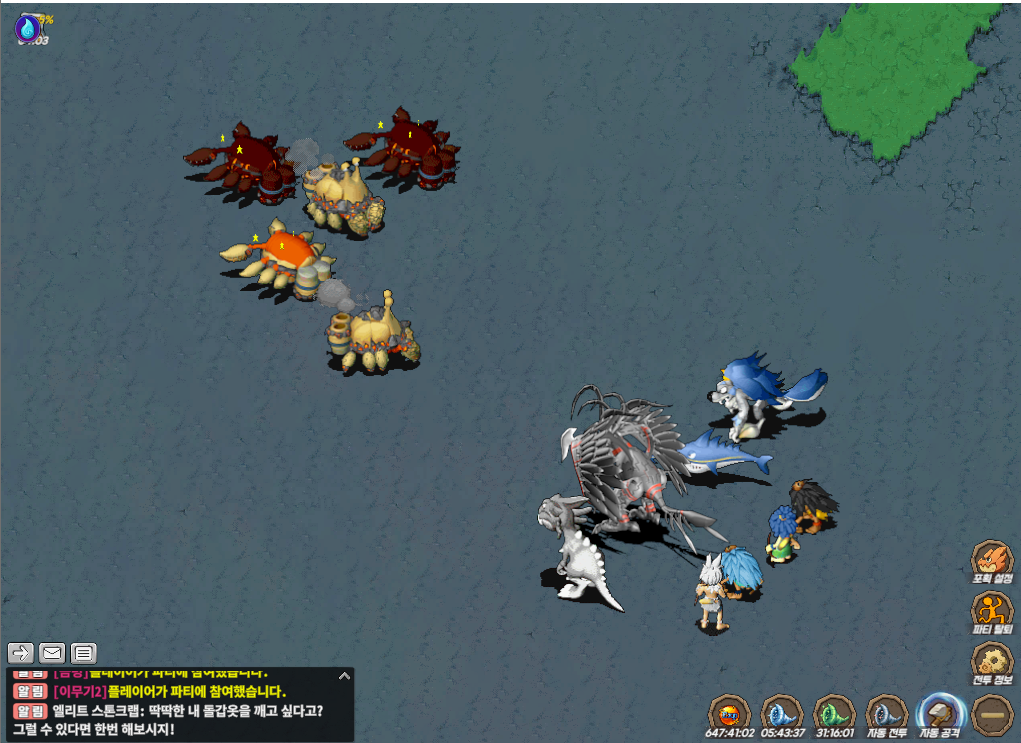Select the green buff icon timed 31:16:01
This screenshot has width=1021, height=743.
click(x=834, y=714)
